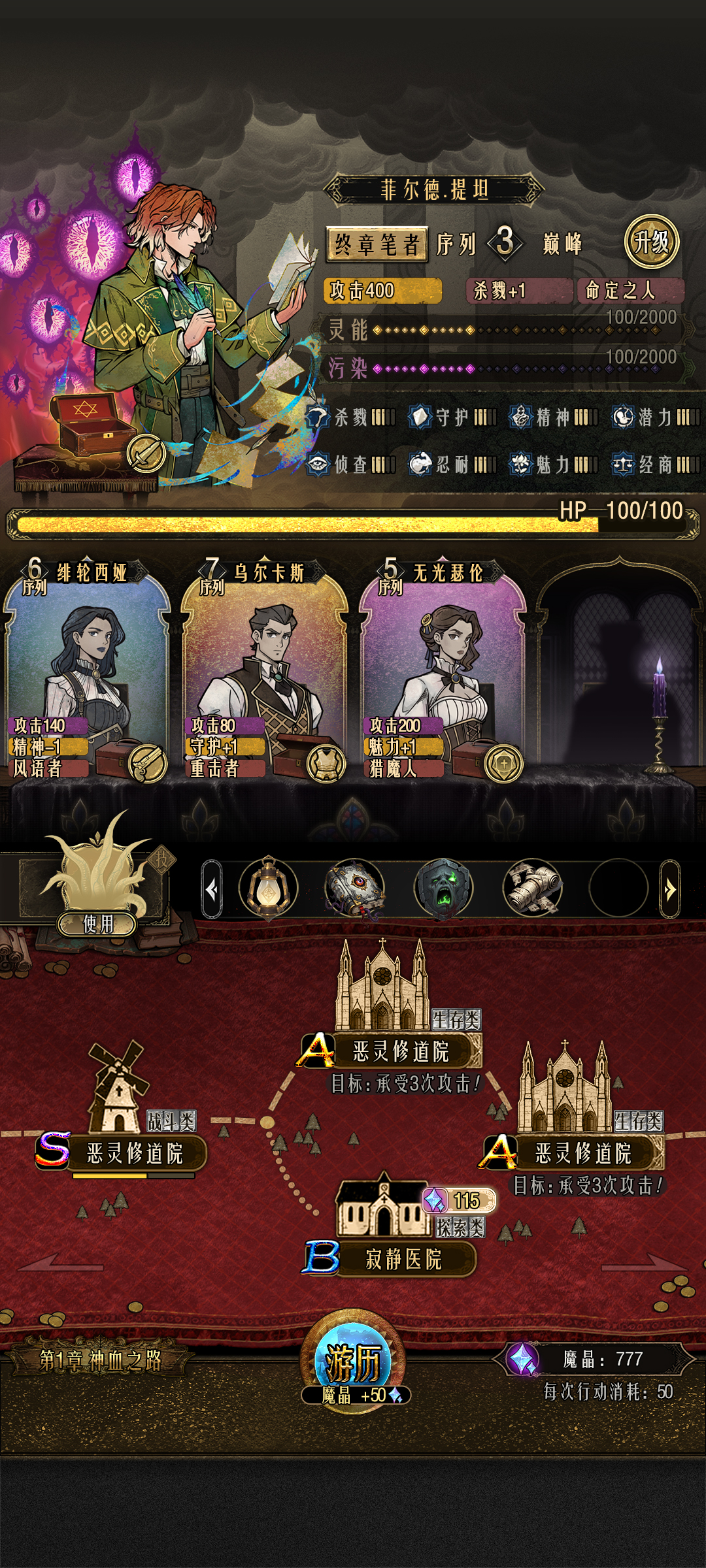
Task: Open the 无光瑟伦 character card
Action: 443,673
